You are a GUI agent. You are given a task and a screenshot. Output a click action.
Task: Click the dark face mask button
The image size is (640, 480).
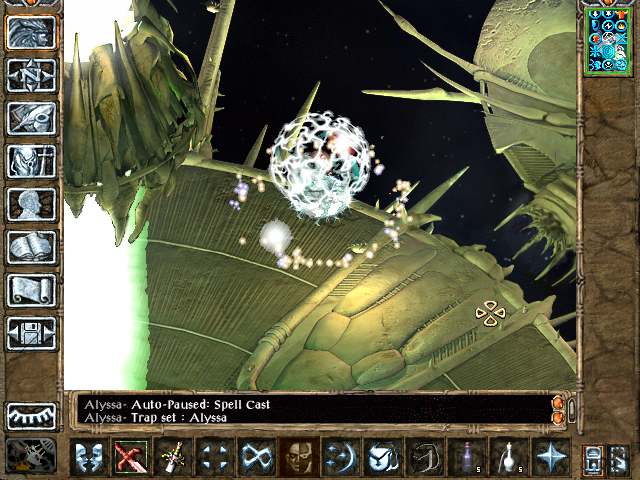[x=299, y=457]
